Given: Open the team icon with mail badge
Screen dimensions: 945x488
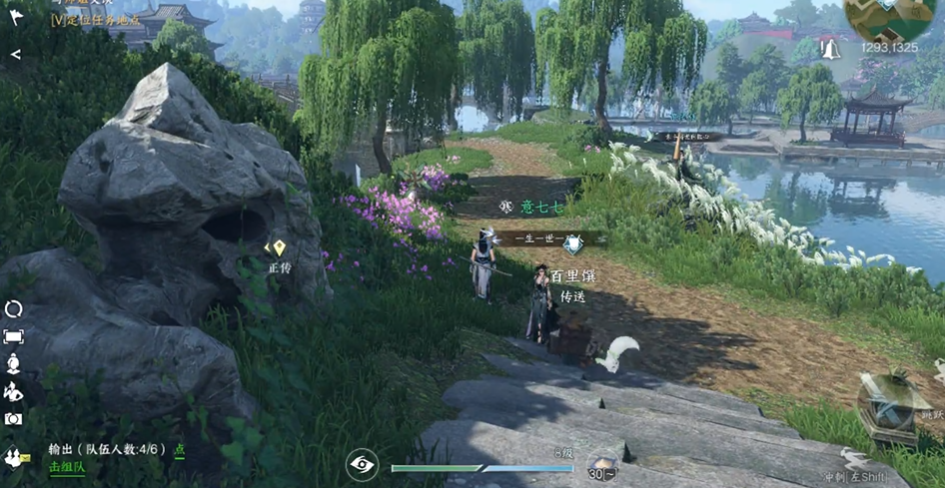Looking at the screenshot, I should point(15,457).
